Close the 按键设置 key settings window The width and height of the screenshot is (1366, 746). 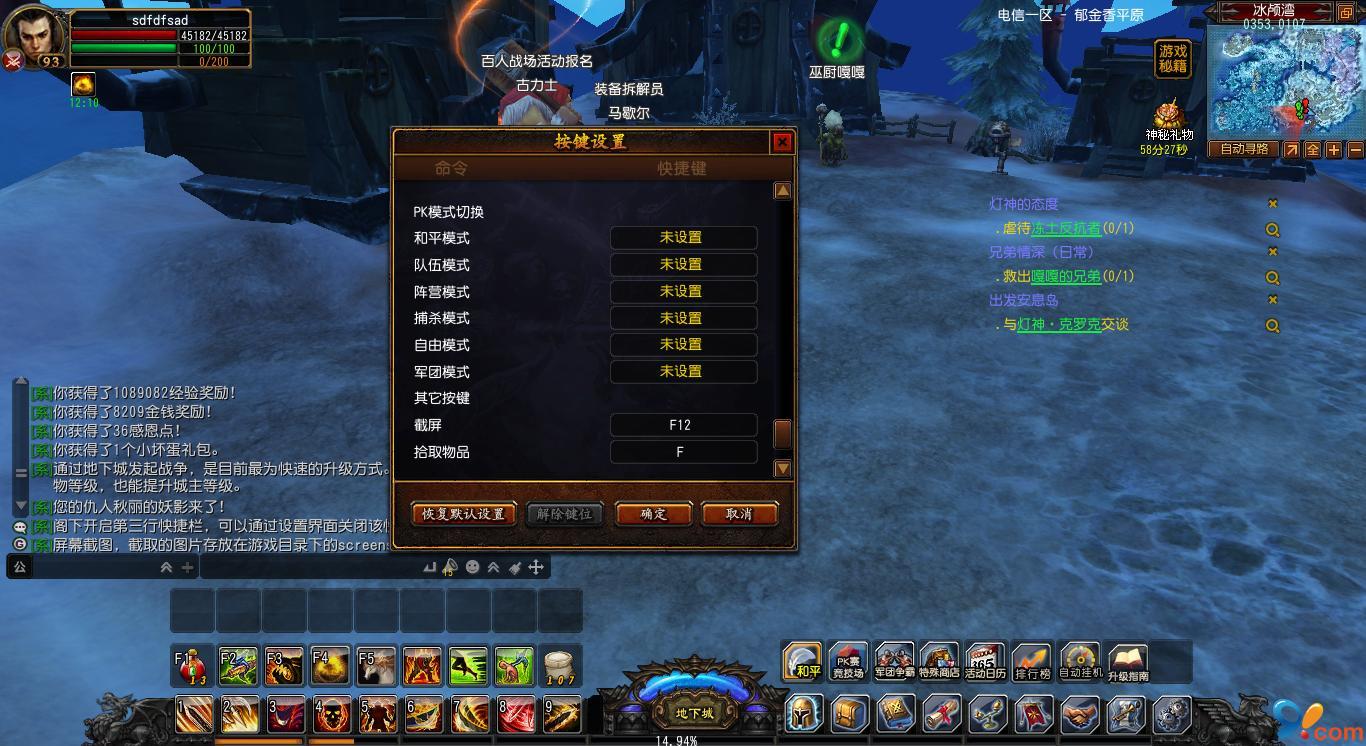point(783,142)
